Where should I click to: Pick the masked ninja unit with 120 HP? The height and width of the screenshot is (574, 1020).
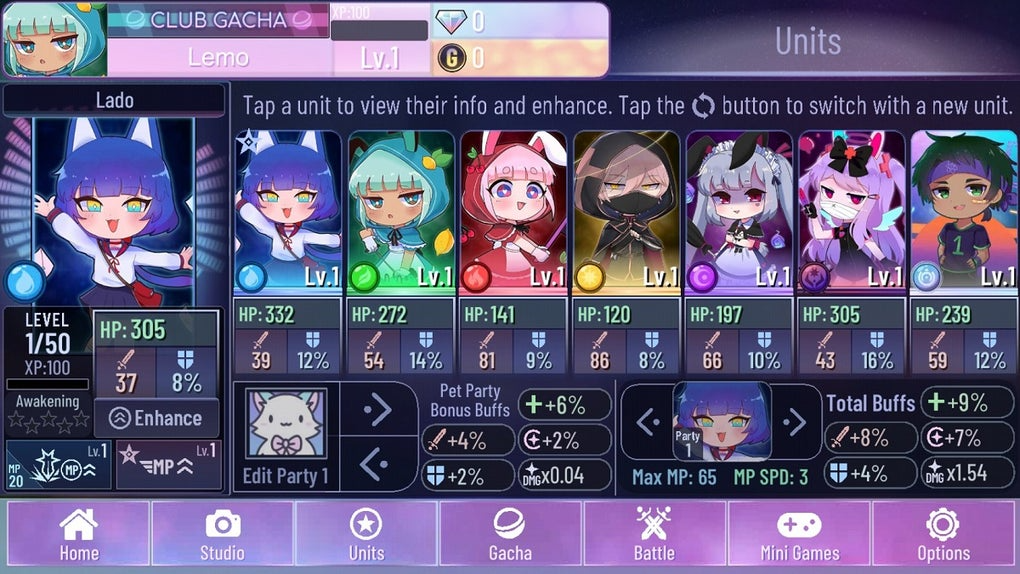(627, 212)
